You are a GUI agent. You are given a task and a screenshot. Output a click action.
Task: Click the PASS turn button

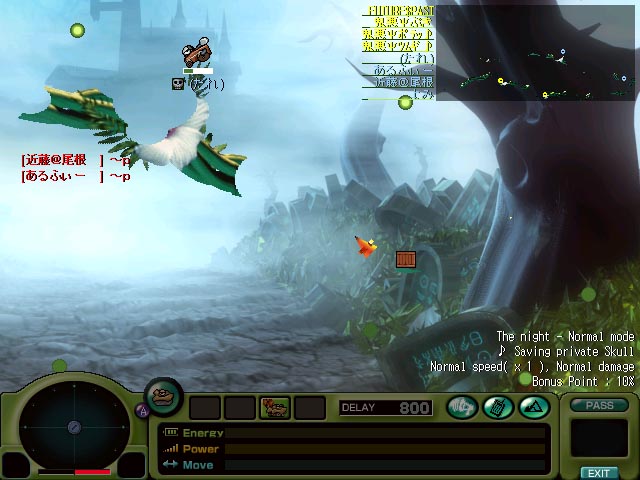click(x=599, y=405)
